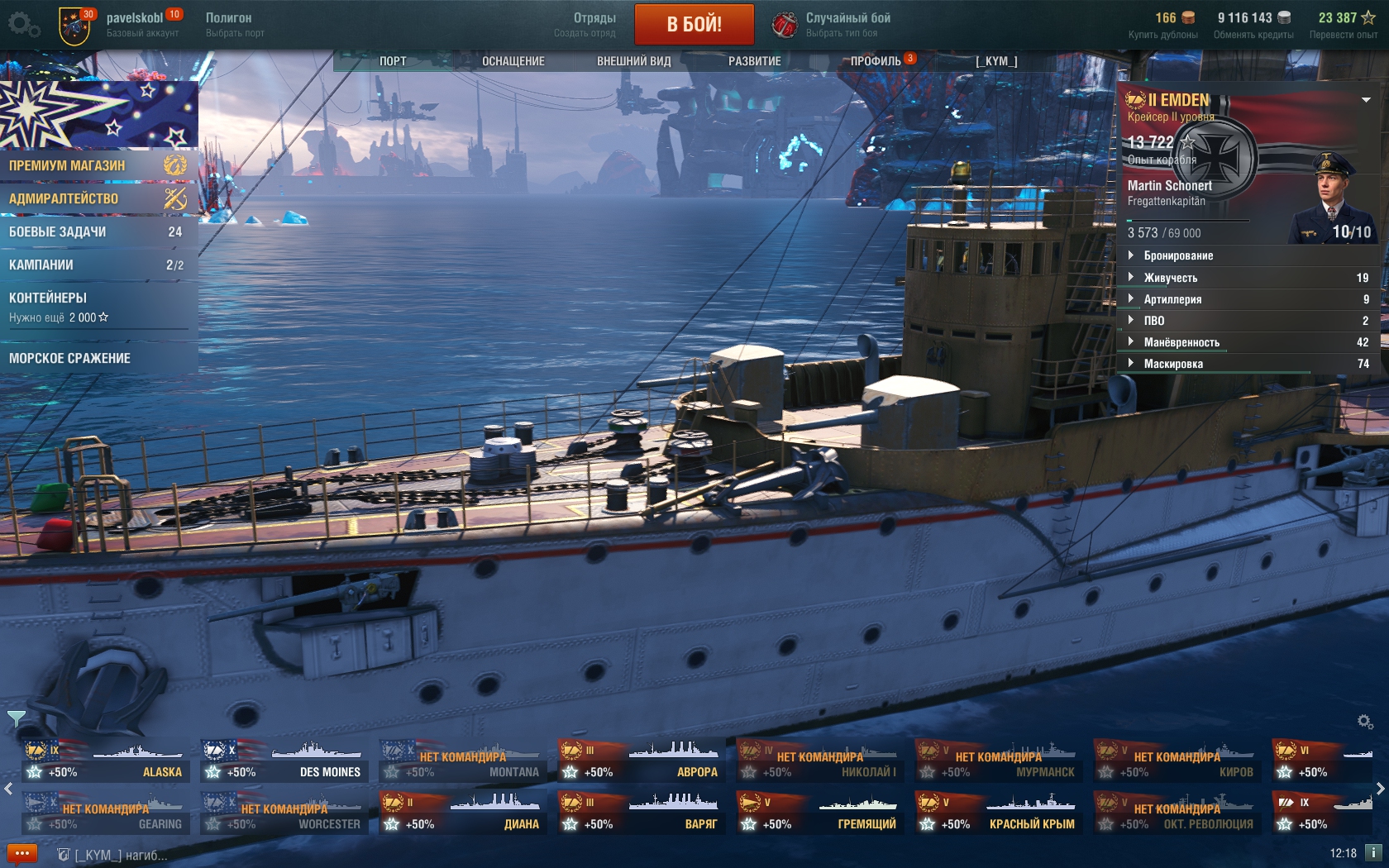This screenshot has height=868, width=1389.
Task: Go to the РАЗВИТИЕ tab
Action: (x=754, y=61)
